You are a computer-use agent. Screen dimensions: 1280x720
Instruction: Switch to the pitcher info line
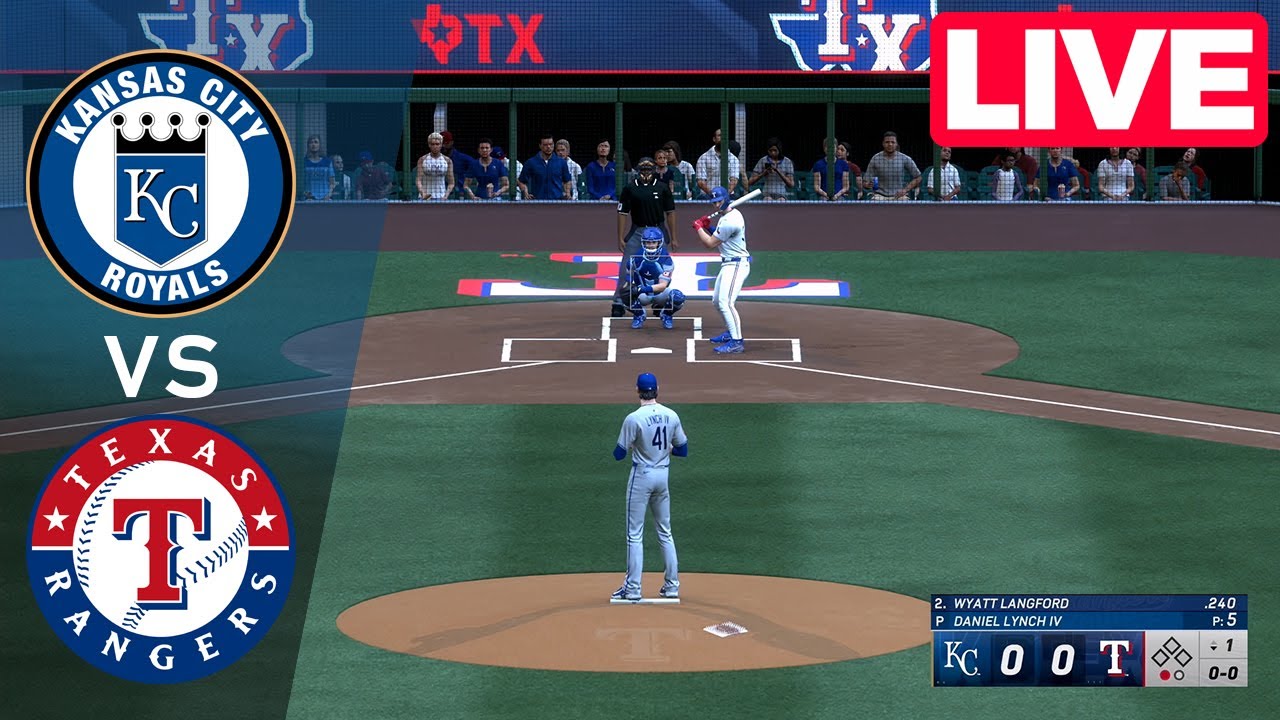pos(1007,620)
